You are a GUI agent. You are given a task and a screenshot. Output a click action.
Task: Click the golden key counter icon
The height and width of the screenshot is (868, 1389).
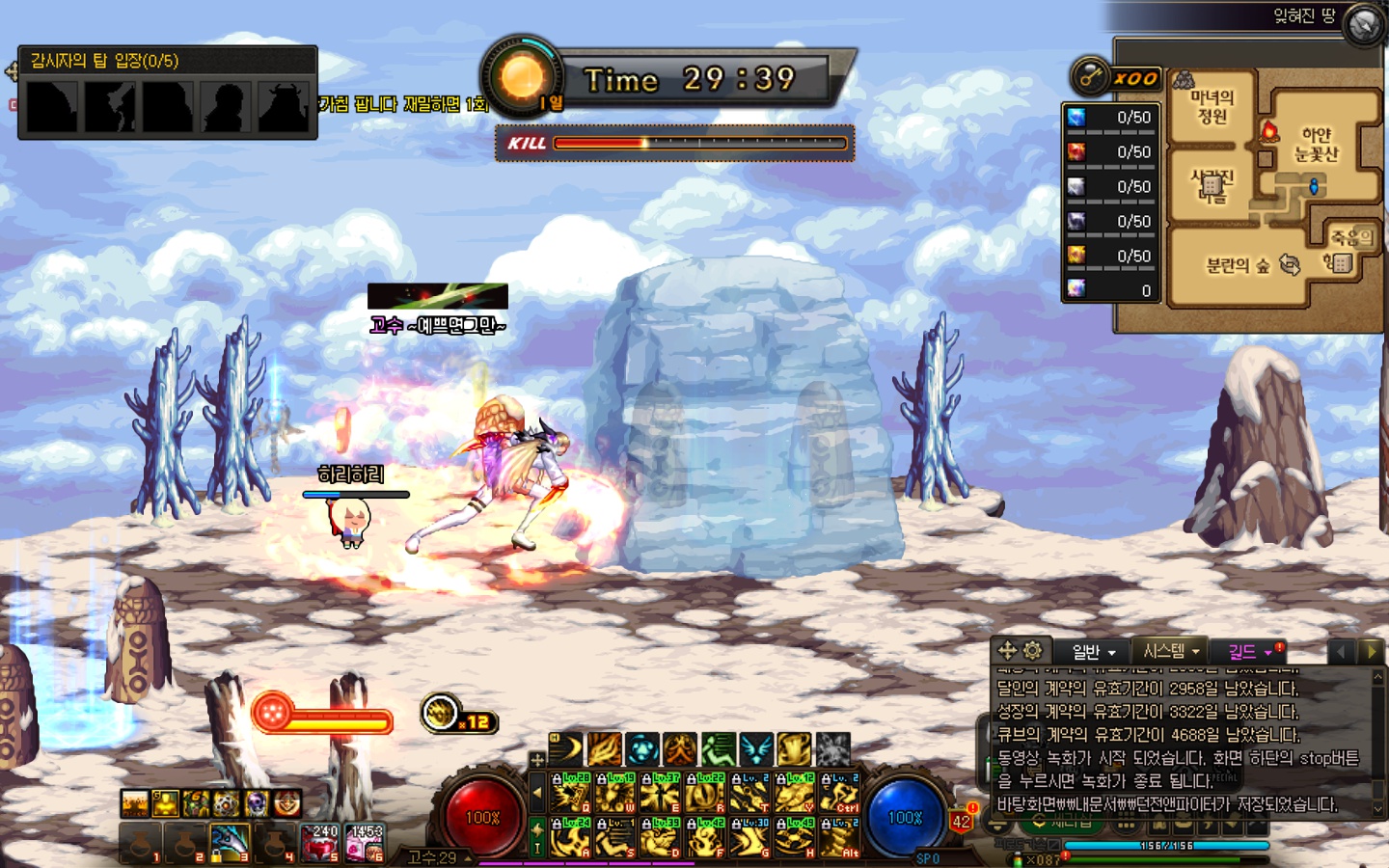click(x=1091, y=77)
